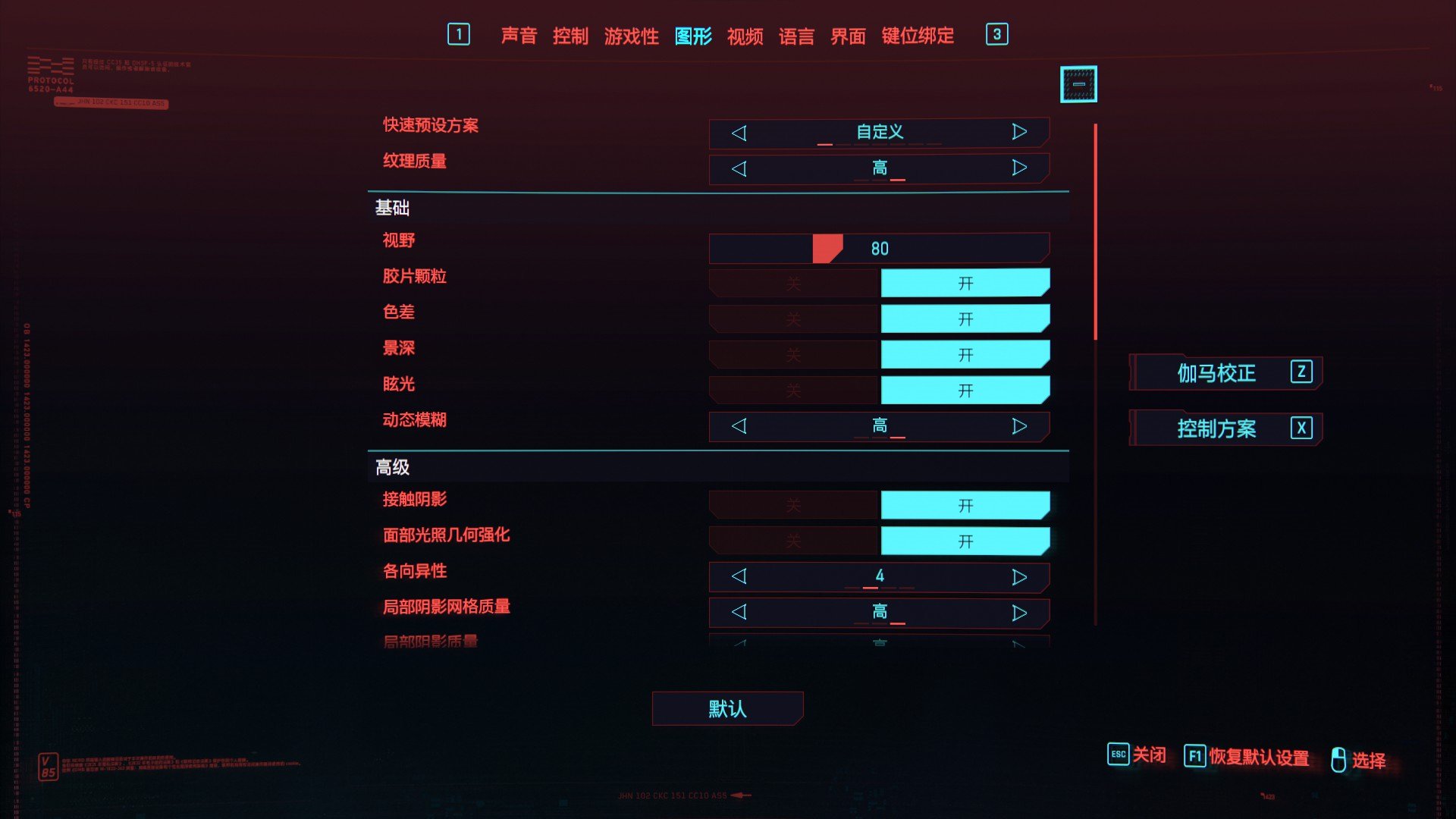Open the 视频 settings tab
This screenshot has height=819, width=1456.
746,35
